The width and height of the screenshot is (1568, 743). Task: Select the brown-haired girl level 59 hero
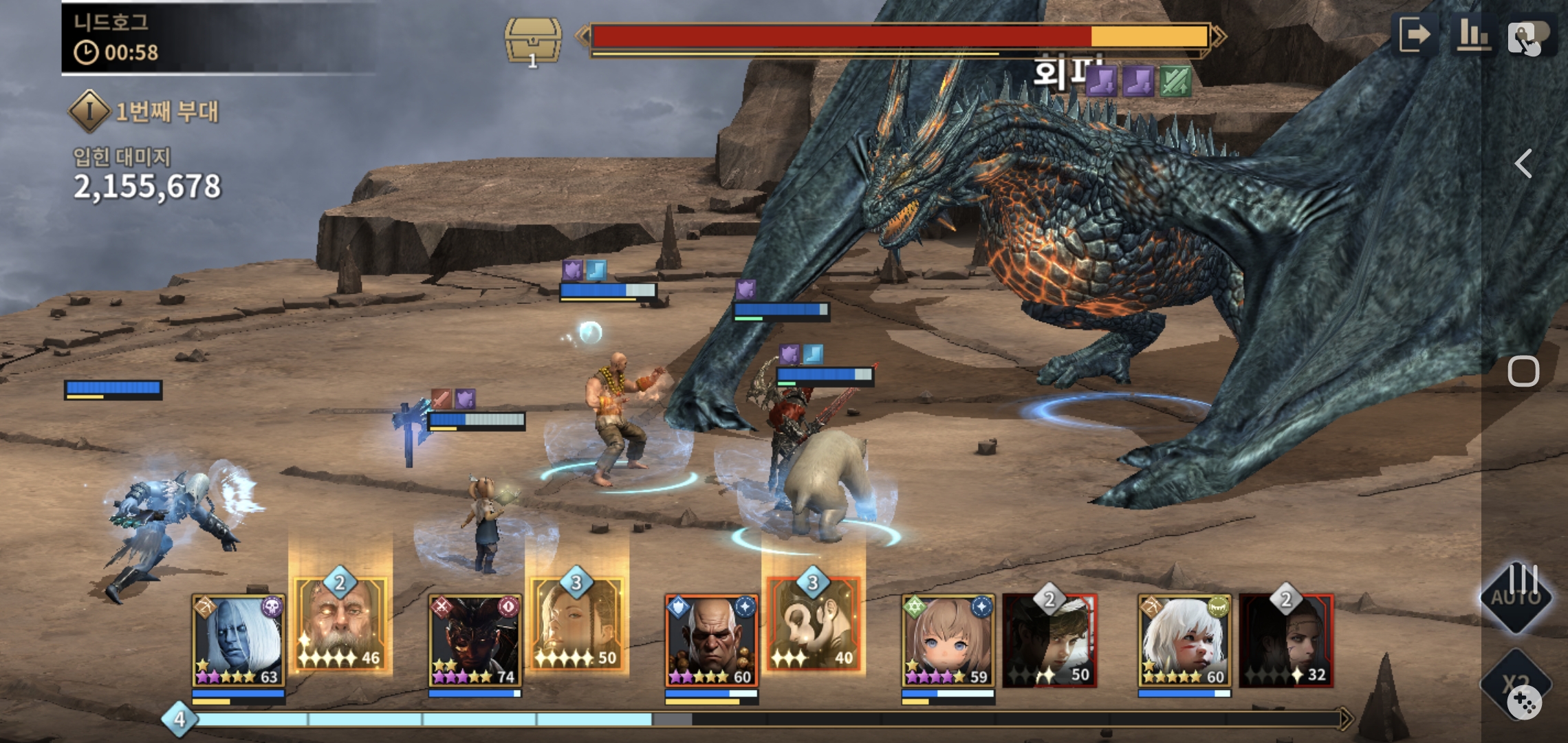948,640
